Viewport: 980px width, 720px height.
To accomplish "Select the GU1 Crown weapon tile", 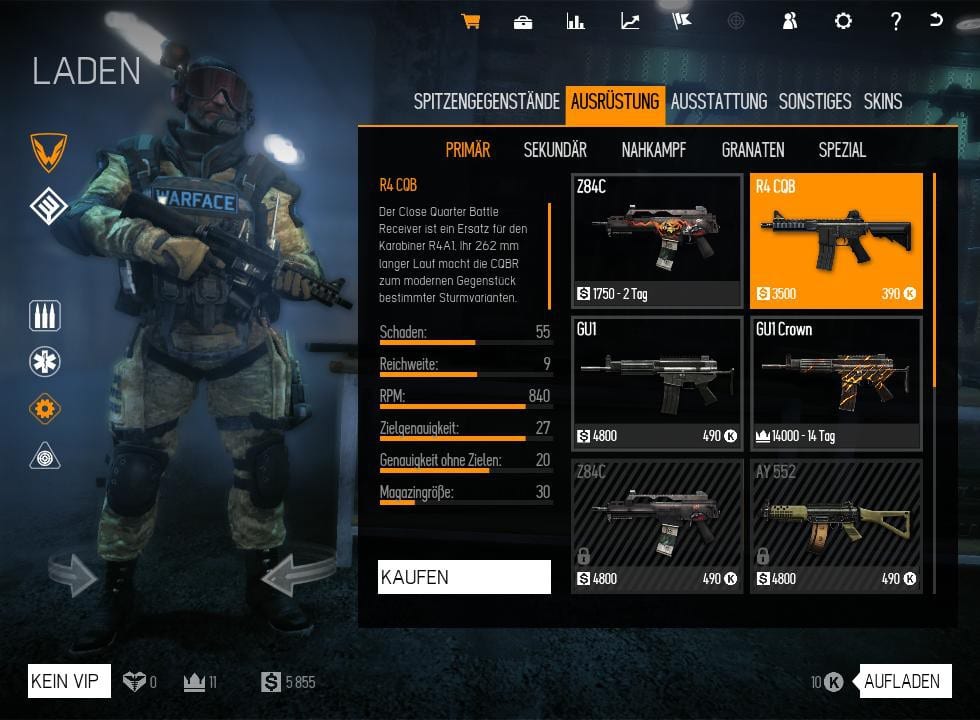I will tap(836, 383).
